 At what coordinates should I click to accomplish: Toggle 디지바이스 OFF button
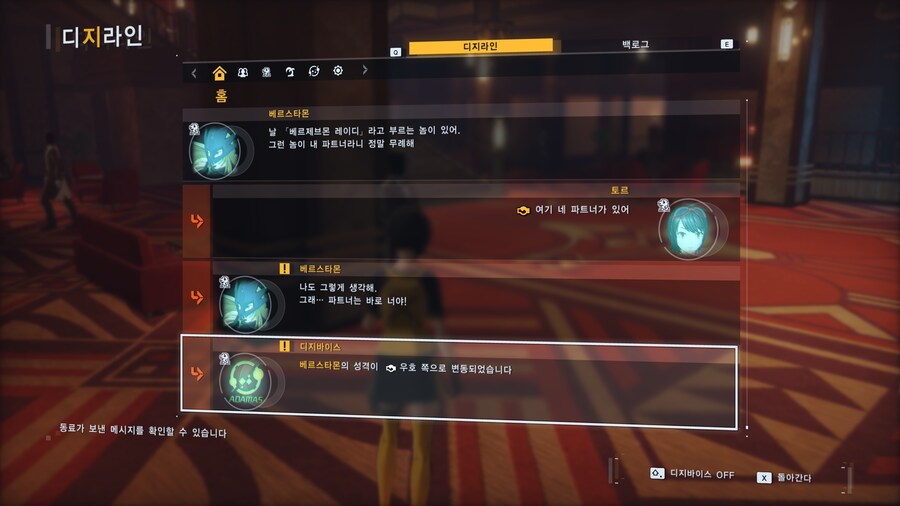(692, 474)
